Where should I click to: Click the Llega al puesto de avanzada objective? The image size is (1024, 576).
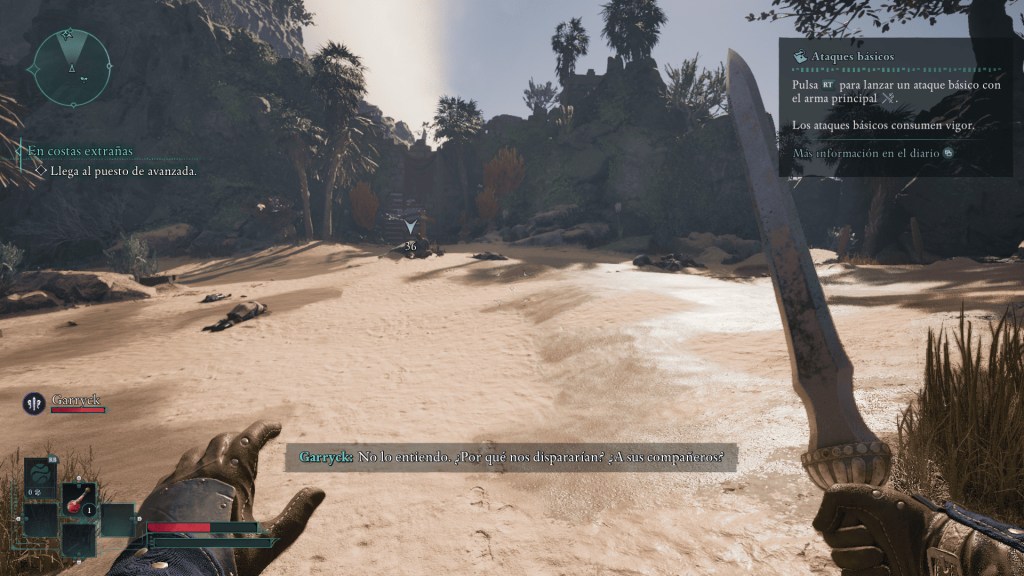coord(123,171)
